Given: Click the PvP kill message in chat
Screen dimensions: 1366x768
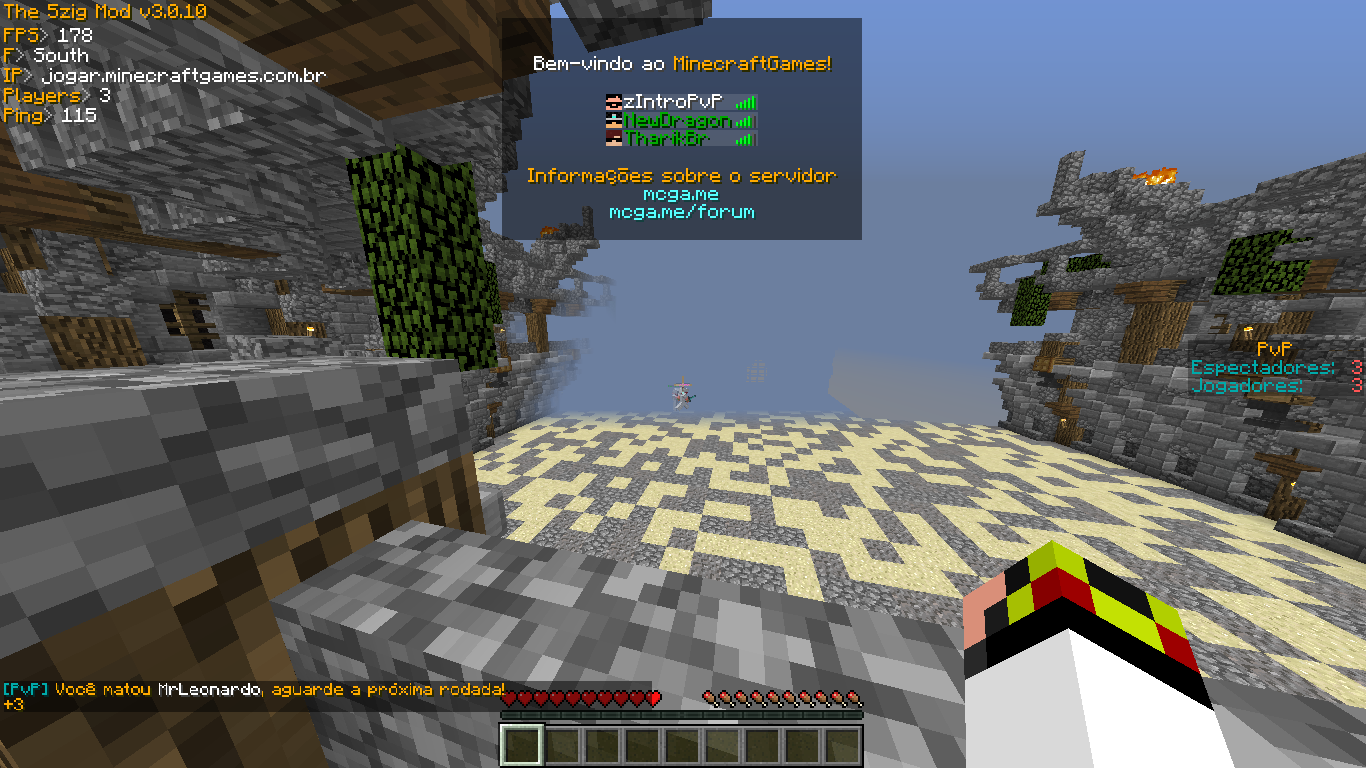Looking at the screenshot, I should [254, 690].
